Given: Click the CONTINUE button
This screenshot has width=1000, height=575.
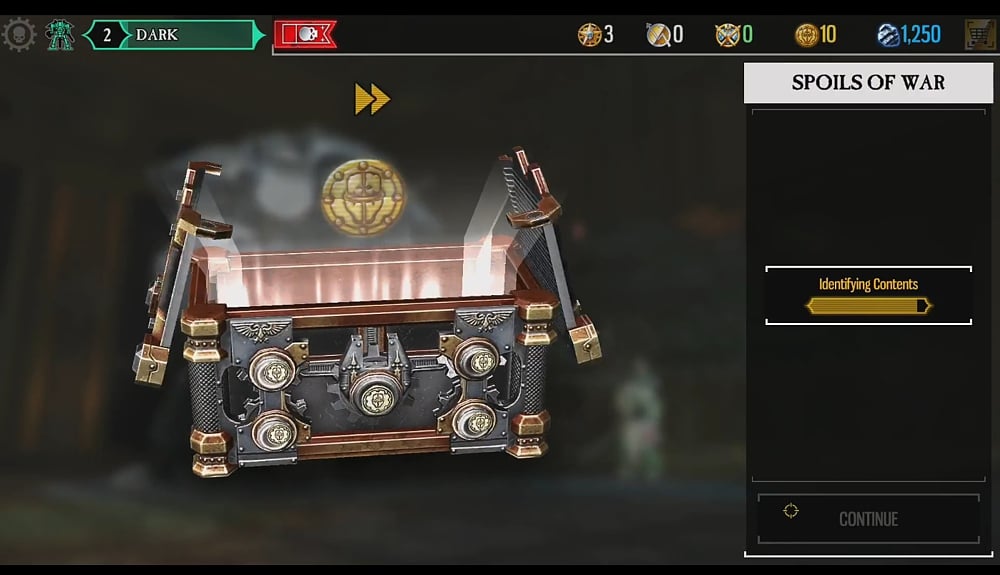Looking at the screenshot, I should 868,519.
